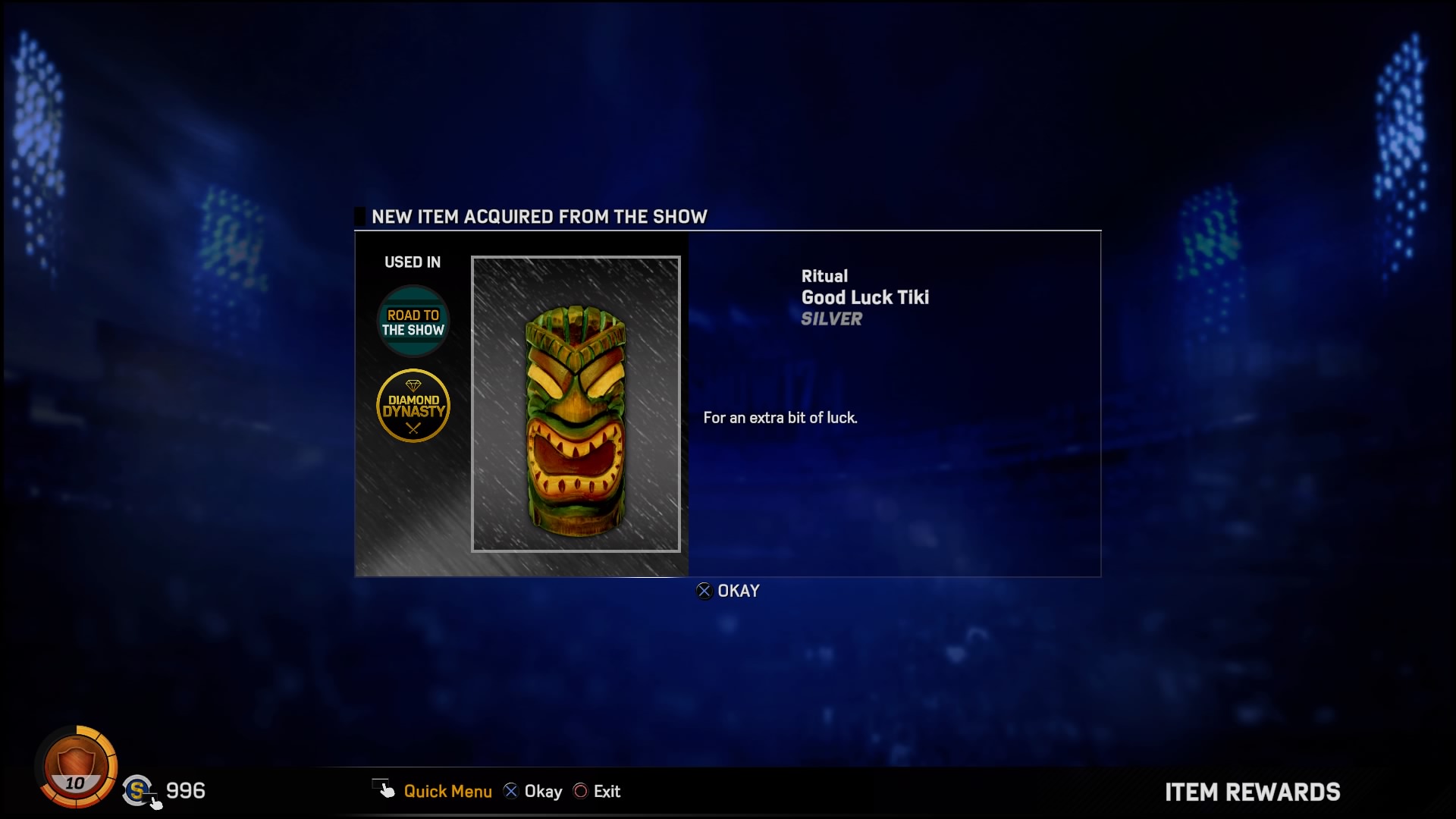The image size is (1456, 819).
Task: Select the Road to the Show badge icon
Action: [x=413, y=321]
